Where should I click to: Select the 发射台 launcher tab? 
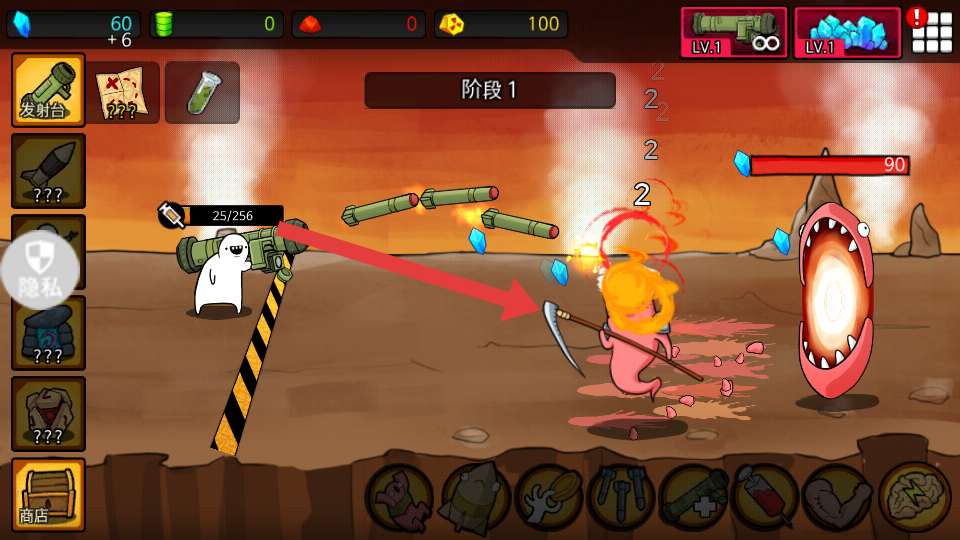pyautogui.click(x=48, y=89)
